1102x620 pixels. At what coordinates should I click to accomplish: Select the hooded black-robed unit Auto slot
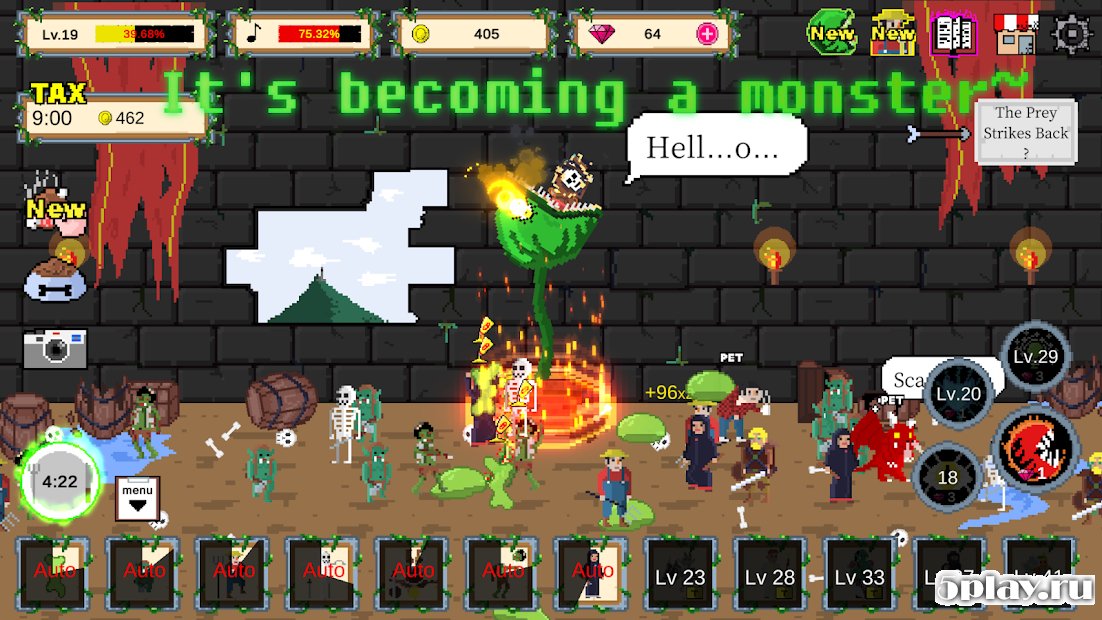tap(591, 574)
